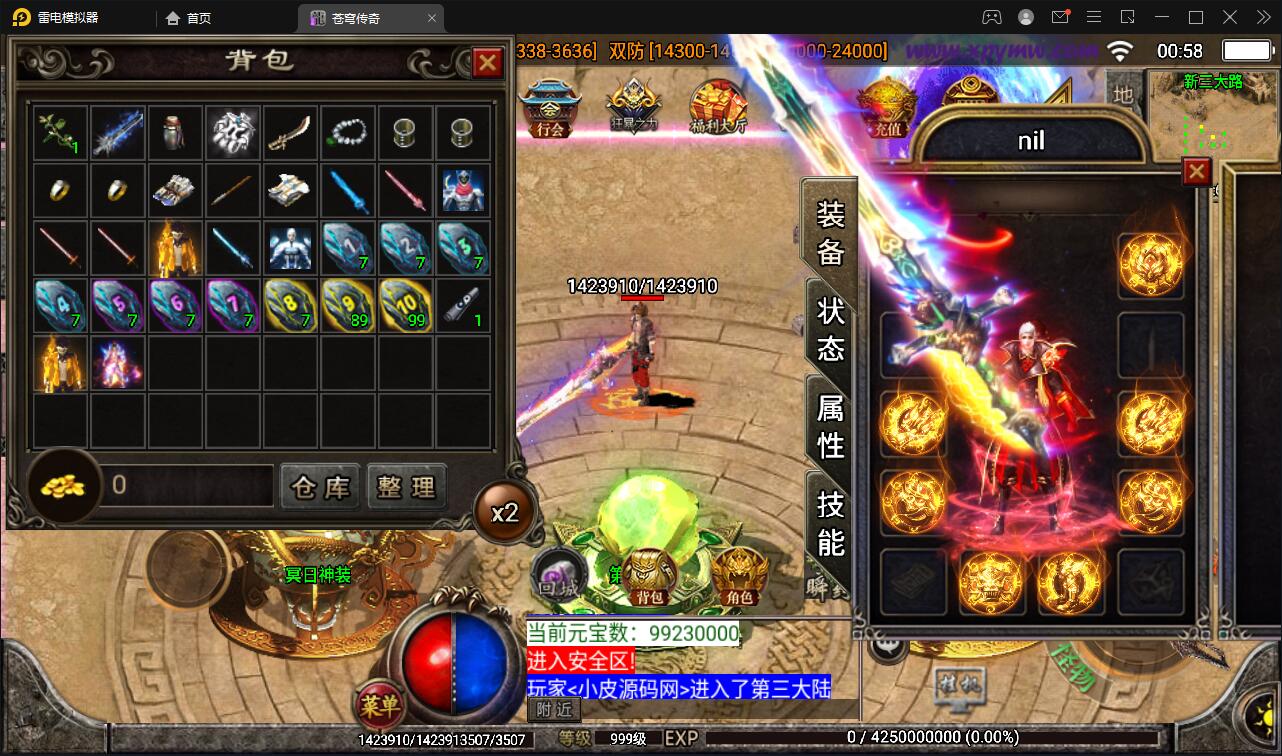Screen dimensions: 1282x756
Task: Open the 行会 guild icon
Action: tap(549, 108)
